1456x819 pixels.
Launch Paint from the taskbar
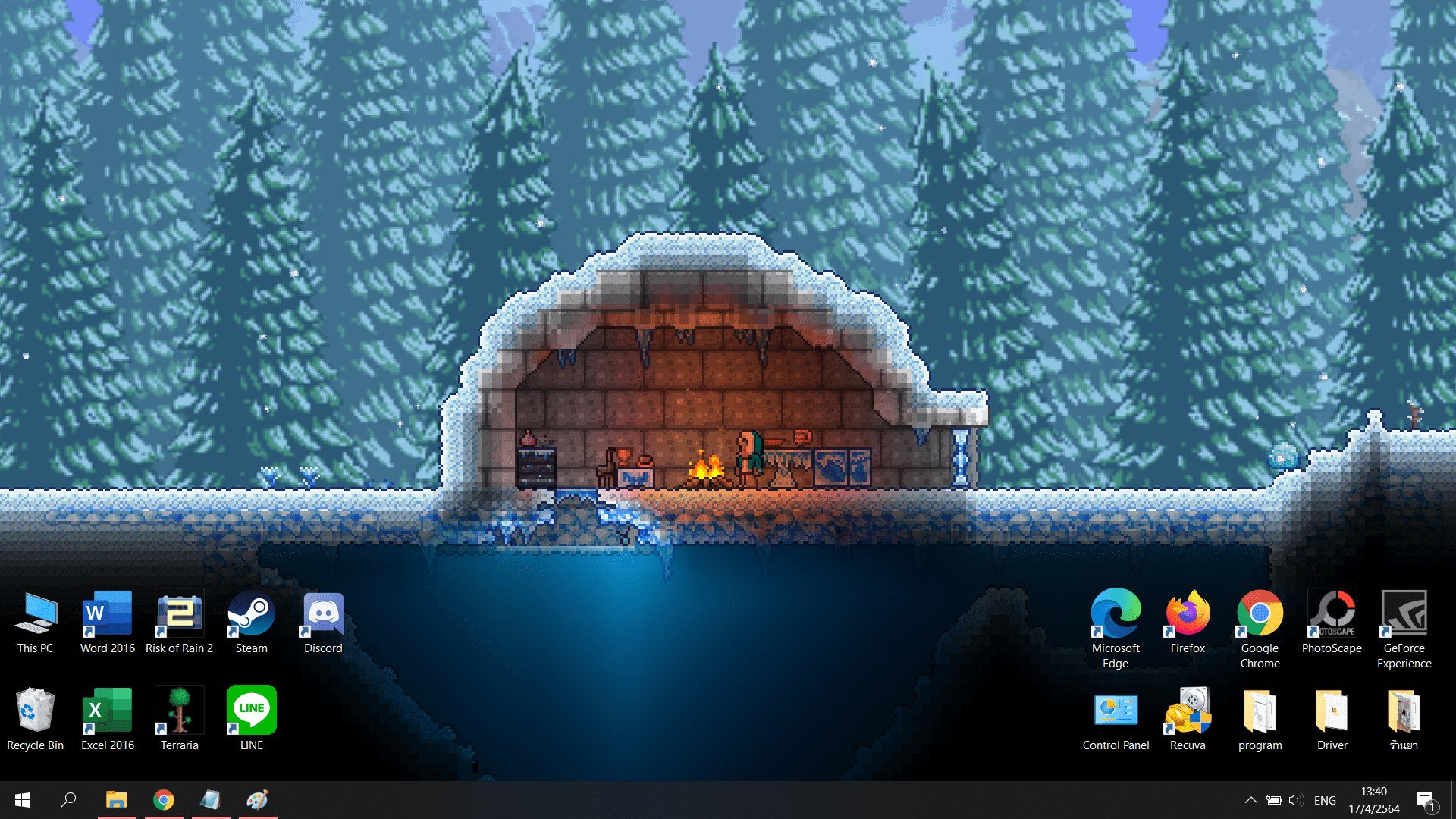(257, 799)
